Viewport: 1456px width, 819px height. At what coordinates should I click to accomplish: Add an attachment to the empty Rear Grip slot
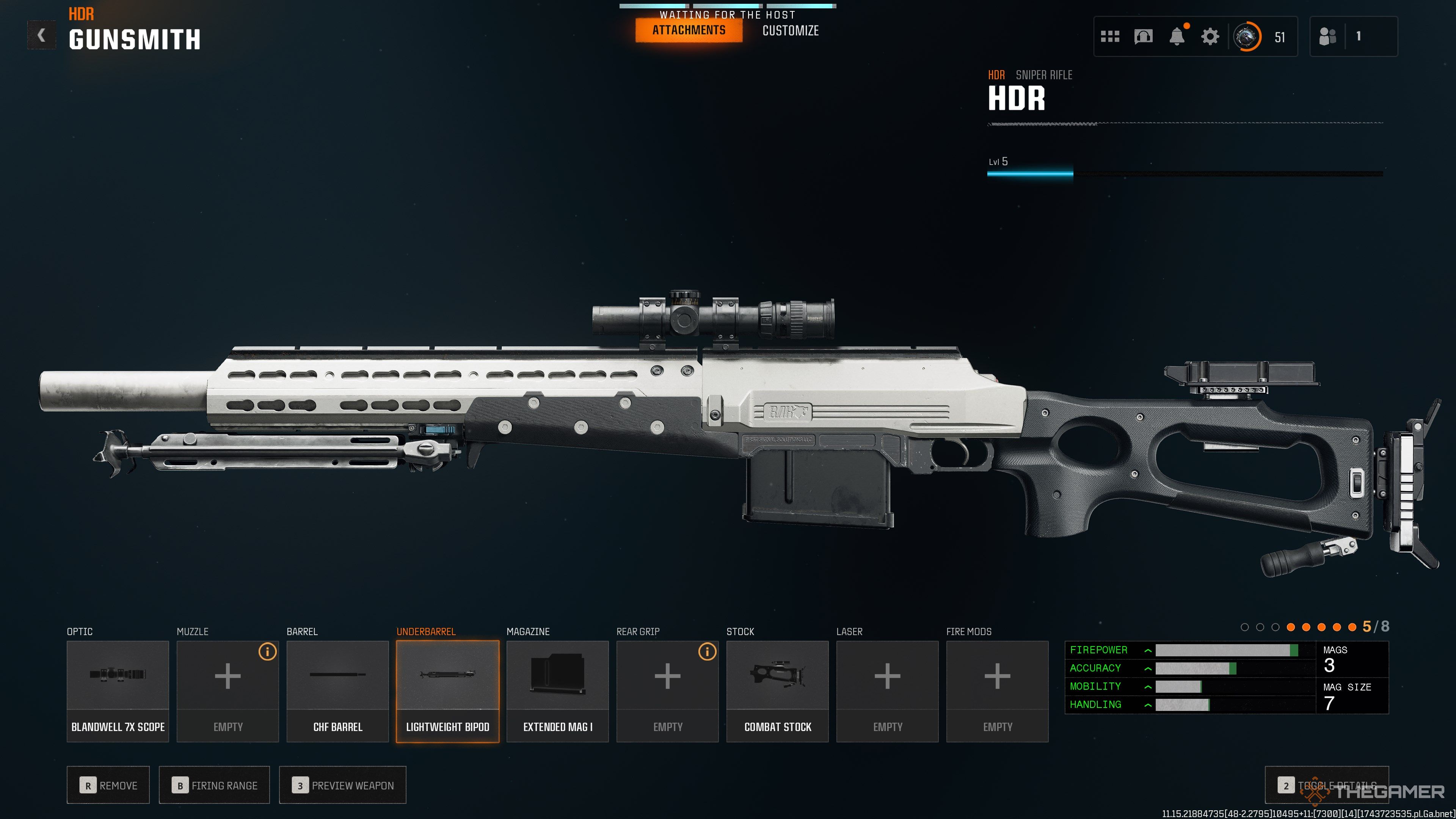click(667, 691)
